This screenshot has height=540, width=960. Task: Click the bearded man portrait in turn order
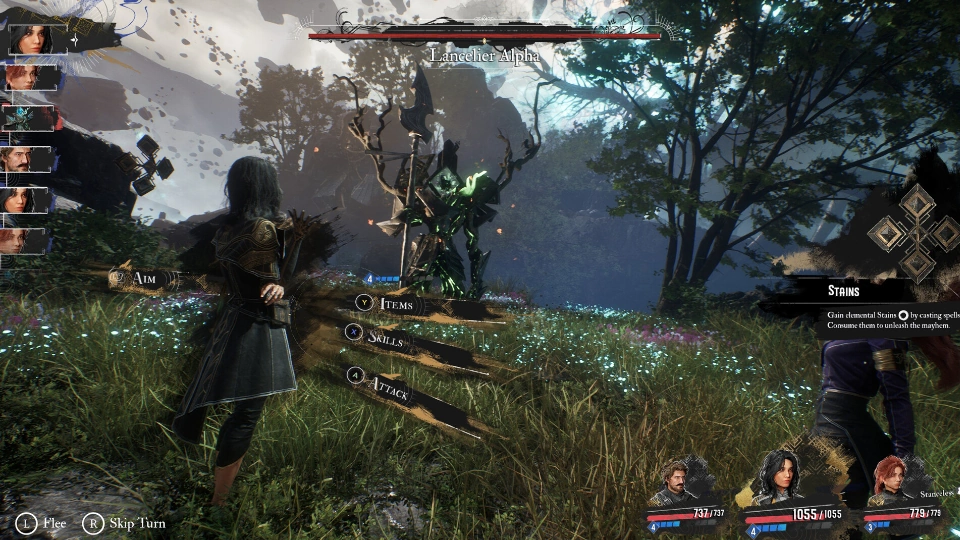click(27, 159)
